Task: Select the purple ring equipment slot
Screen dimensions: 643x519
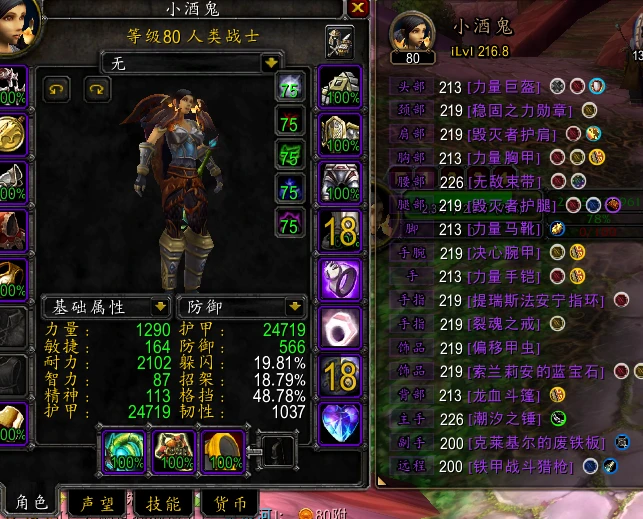Action: click(x=340, y=279)
